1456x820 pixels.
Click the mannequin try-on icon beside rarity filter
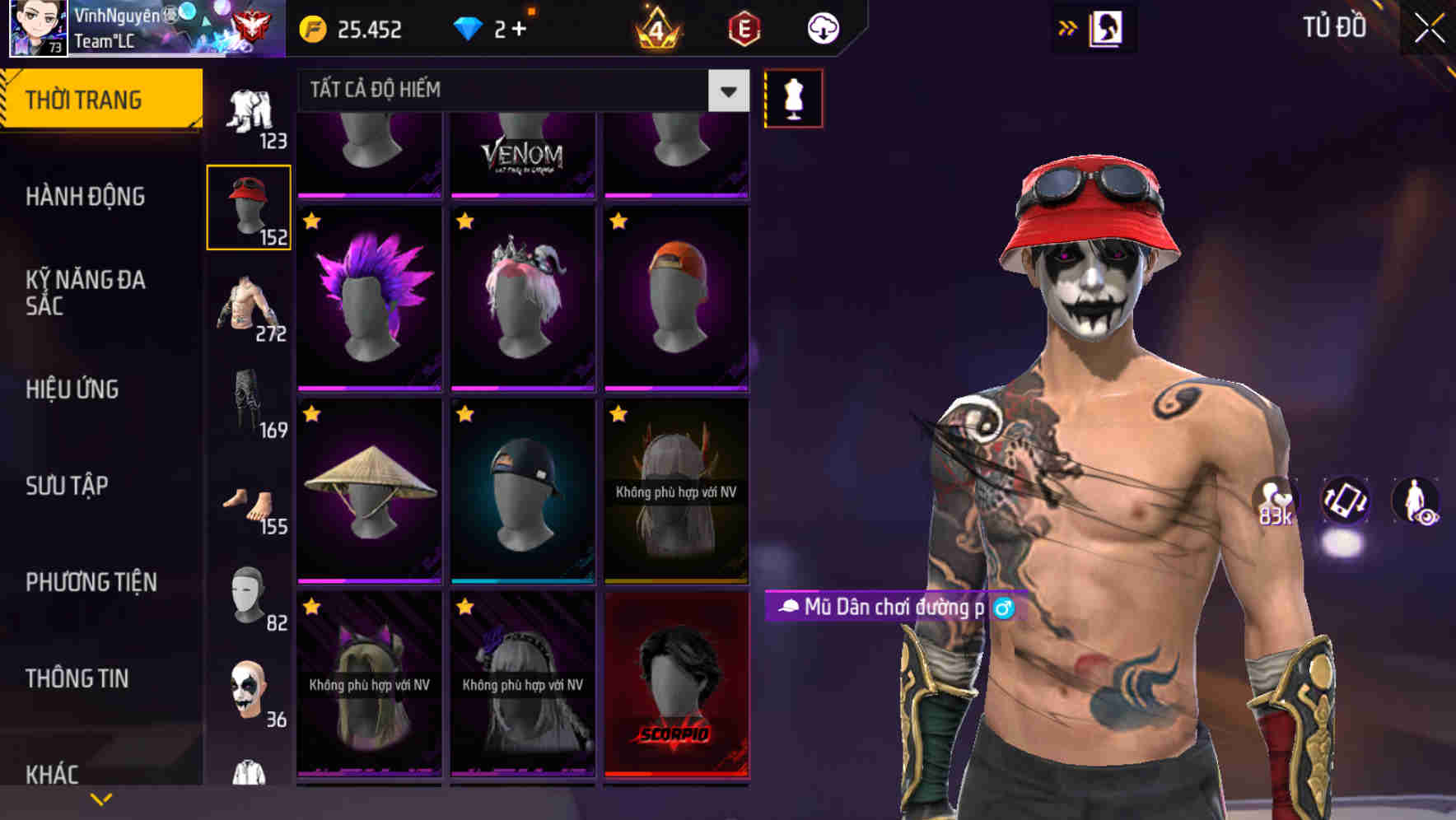[x=793, y=98]
